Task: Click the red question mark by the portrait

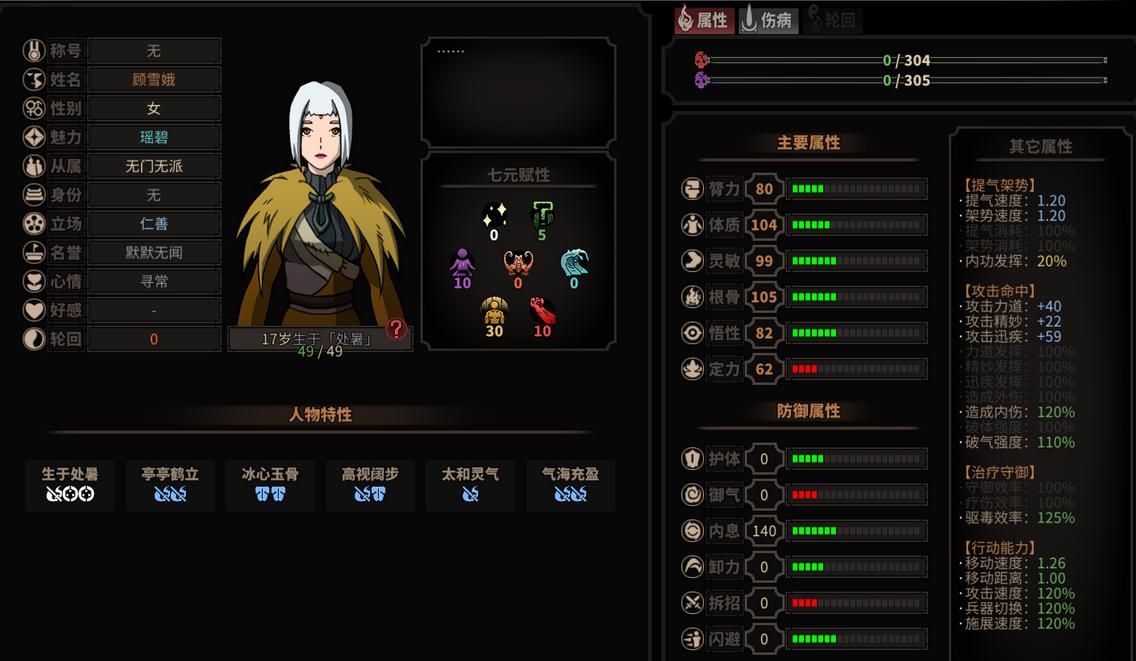Action: [397, 329]
